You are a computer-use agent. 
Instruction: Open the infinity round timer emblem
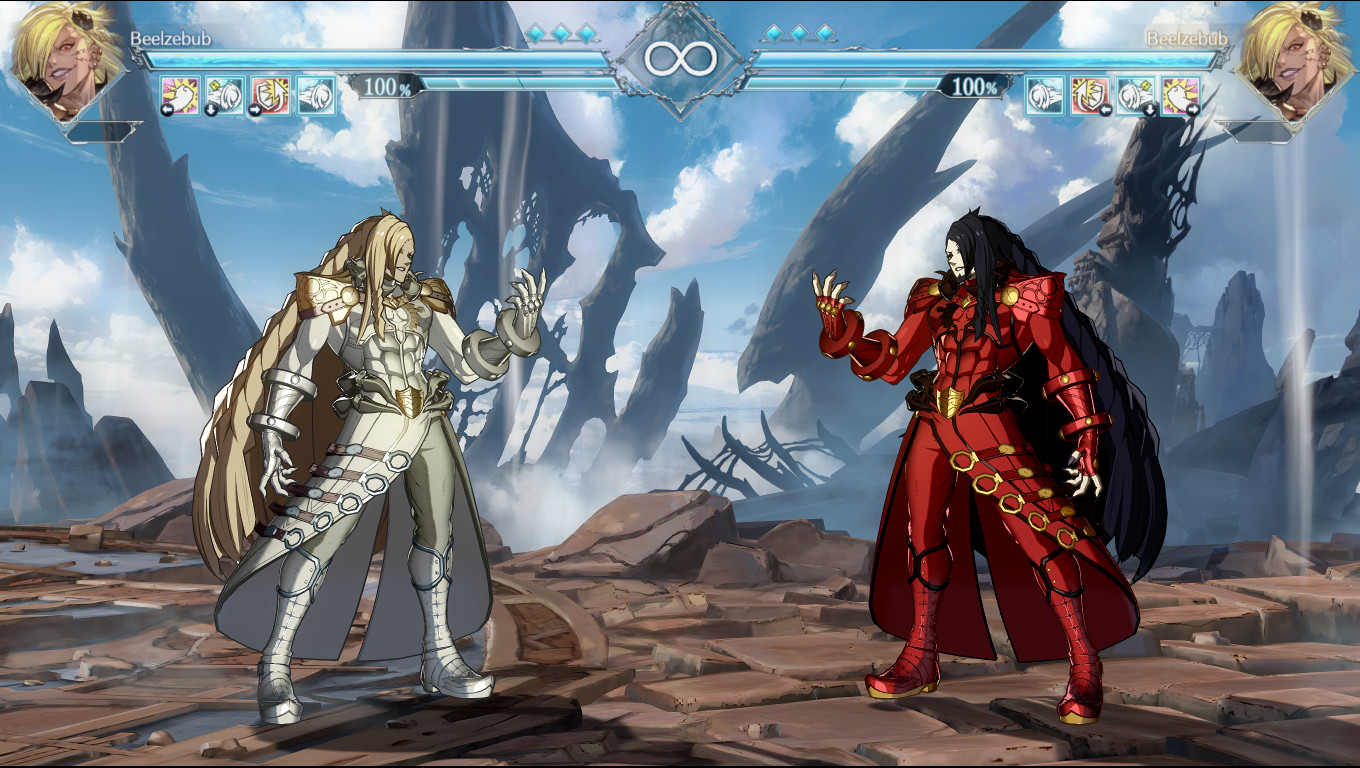(x=680, y=57)
